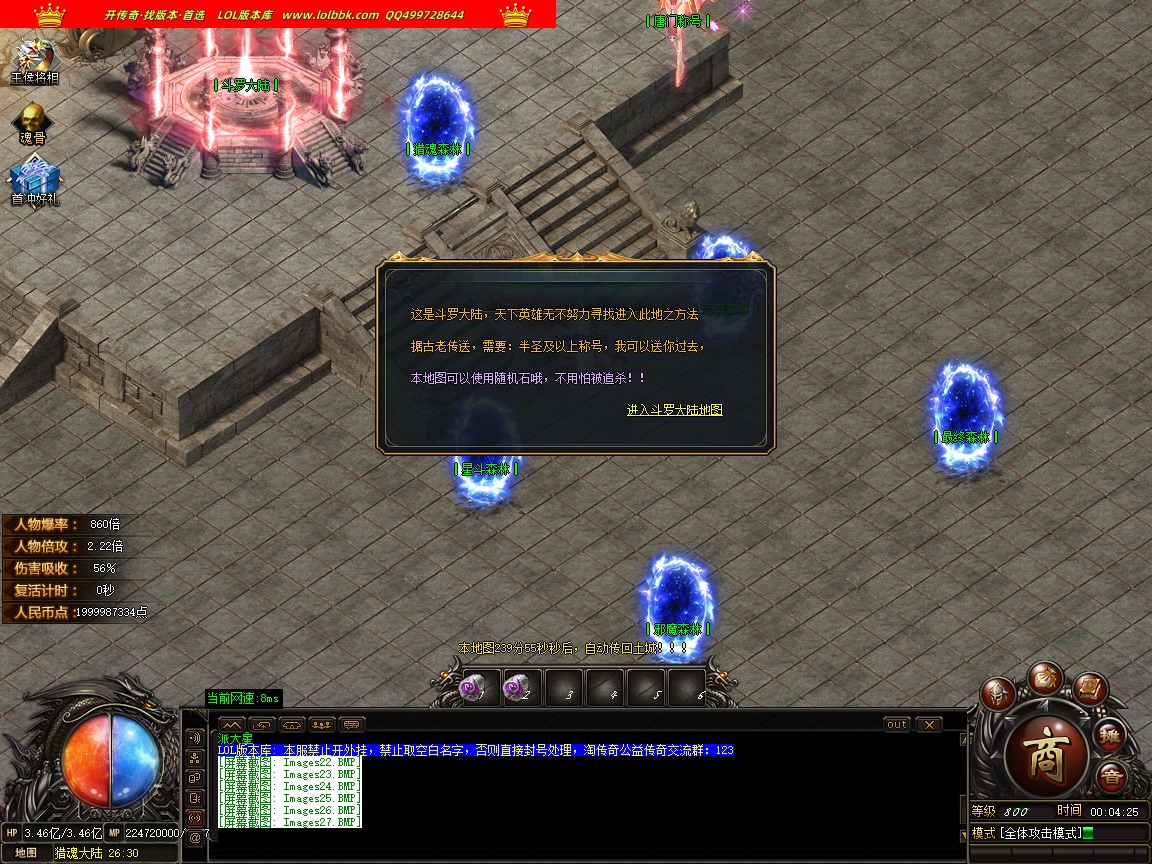The image size is (1152, 864).
Task: Choose the 进入斗罗大陆地图 dialogue link
Action: coord(674,410)
